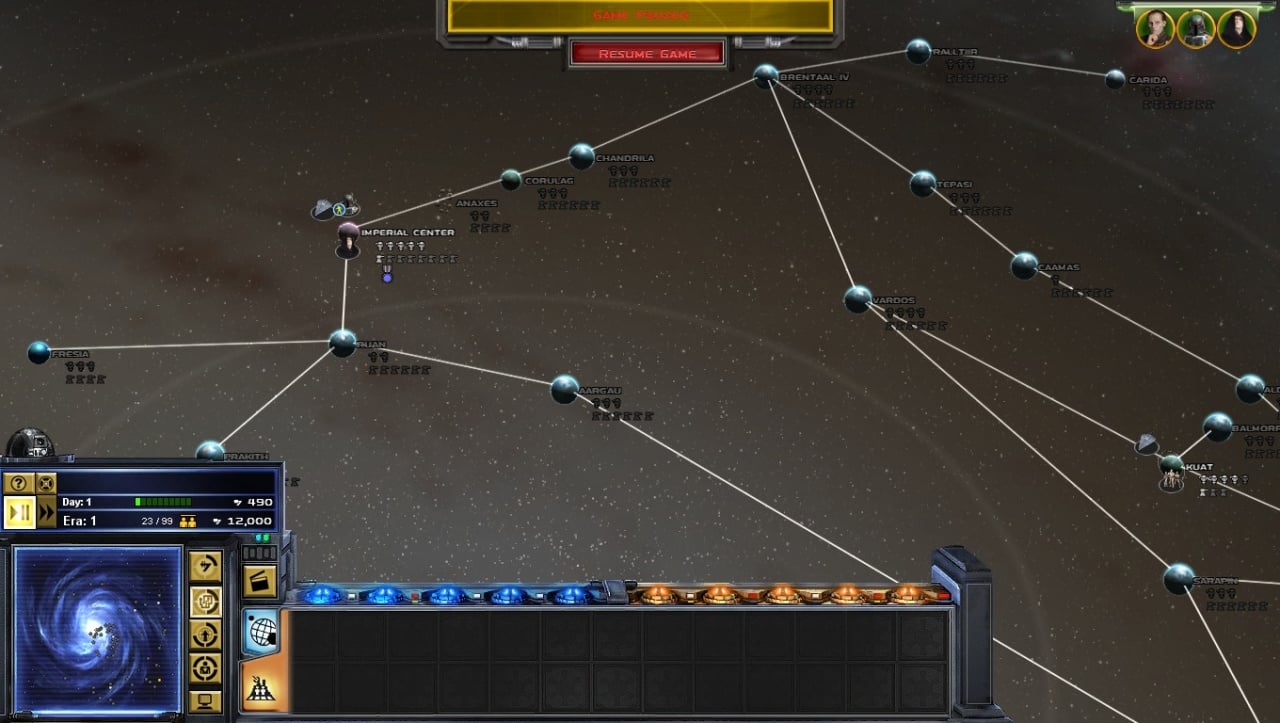The image size is (1280, 723).
Task: Click the spiral galaxy minimap
Action: 97,628
